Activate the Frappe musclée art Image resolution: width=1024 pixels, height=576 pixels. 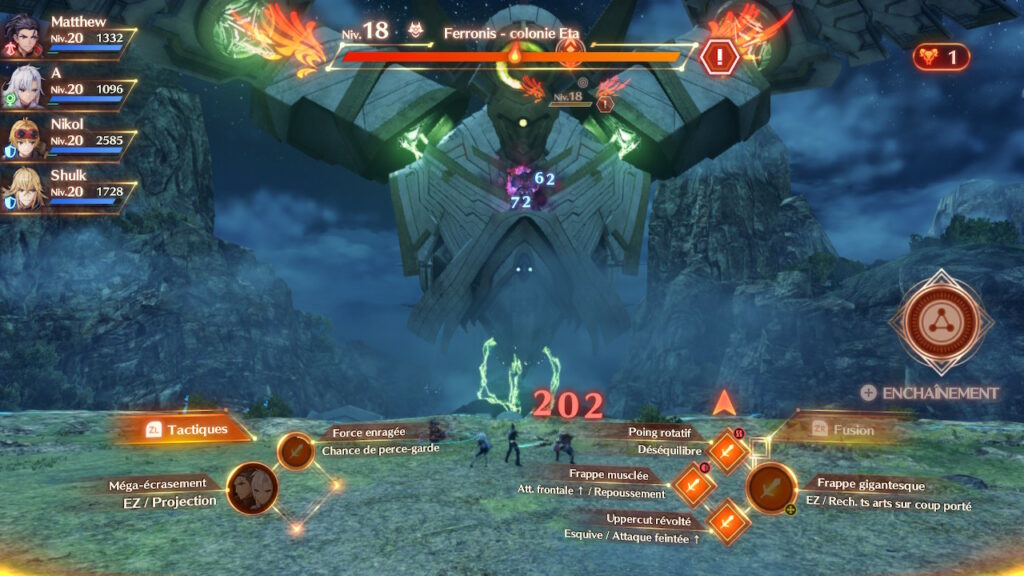click(x=693, y=486)
